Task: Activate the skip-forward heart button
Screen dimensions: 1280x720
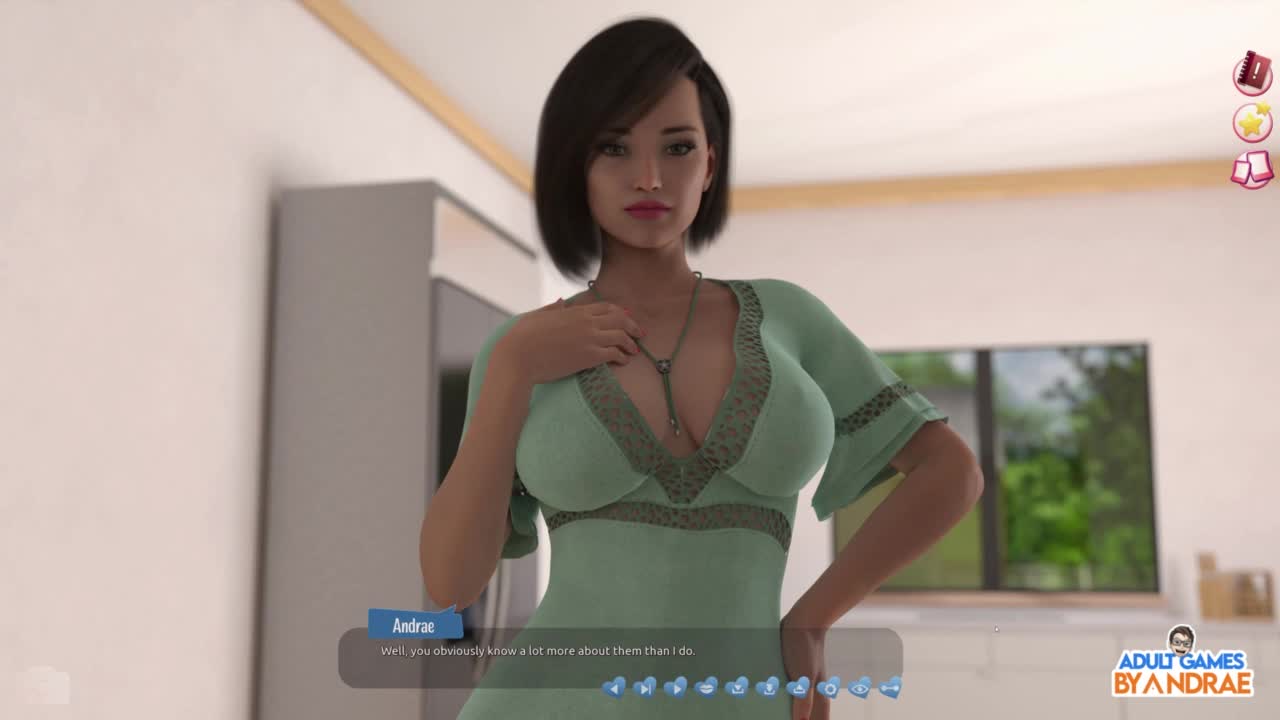Action: [645, 687]
